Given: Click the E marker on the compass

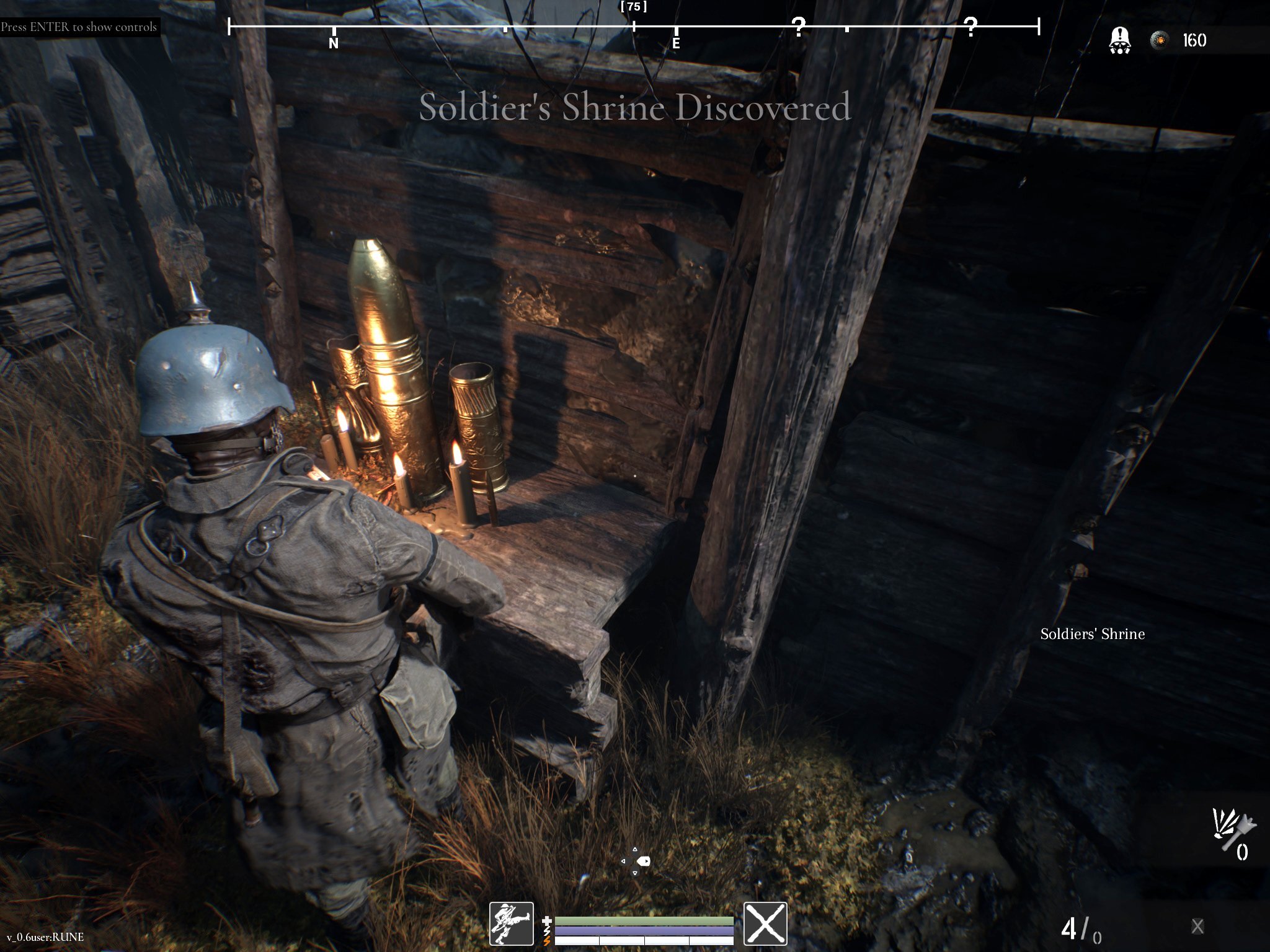Looking at the screenshot, I should [676, 43].
